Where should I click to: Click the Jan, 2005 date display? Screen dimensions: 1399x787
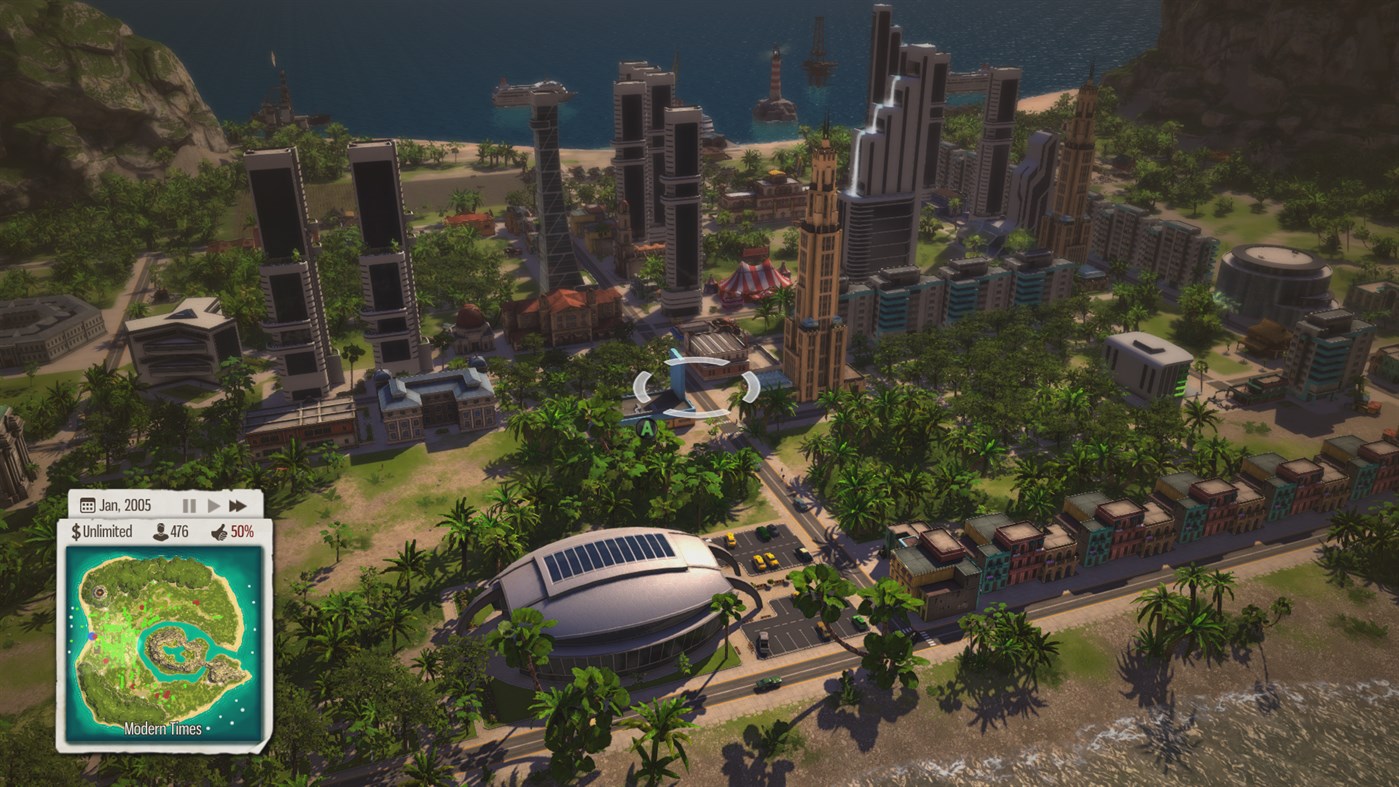127,505
